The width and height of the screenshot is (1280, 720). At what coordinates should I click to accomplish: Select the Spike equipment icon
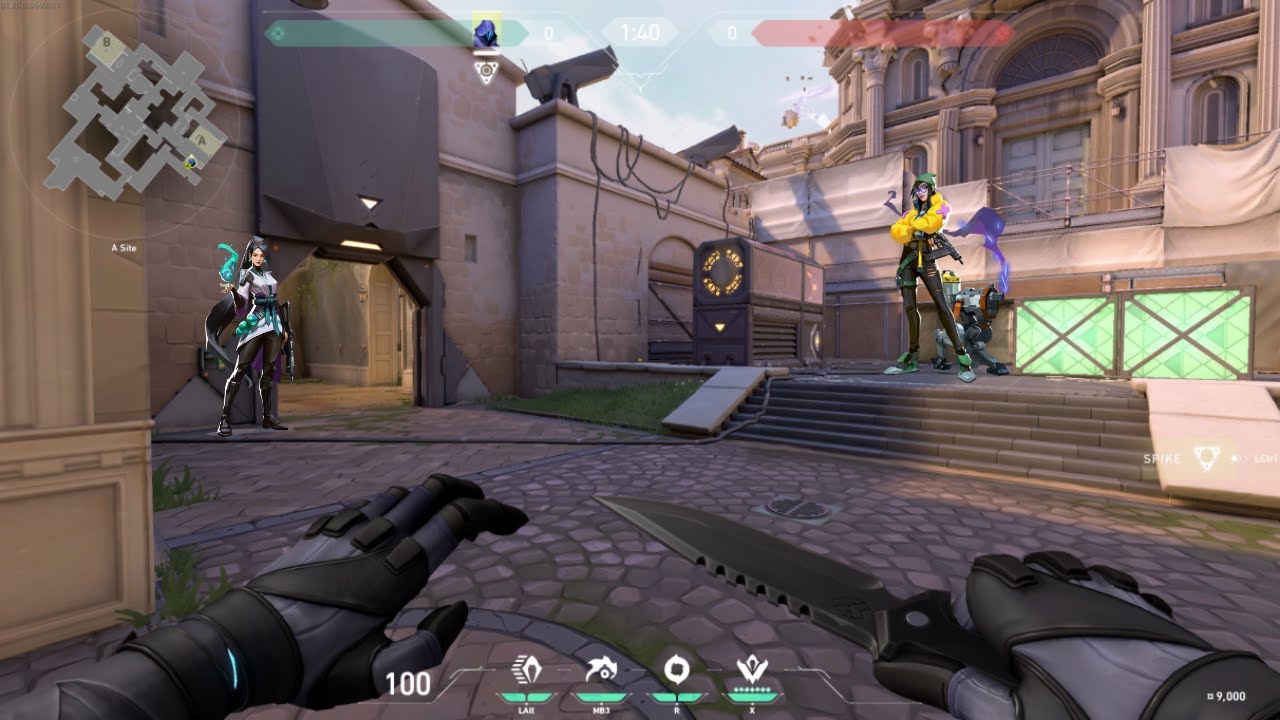1207,458
